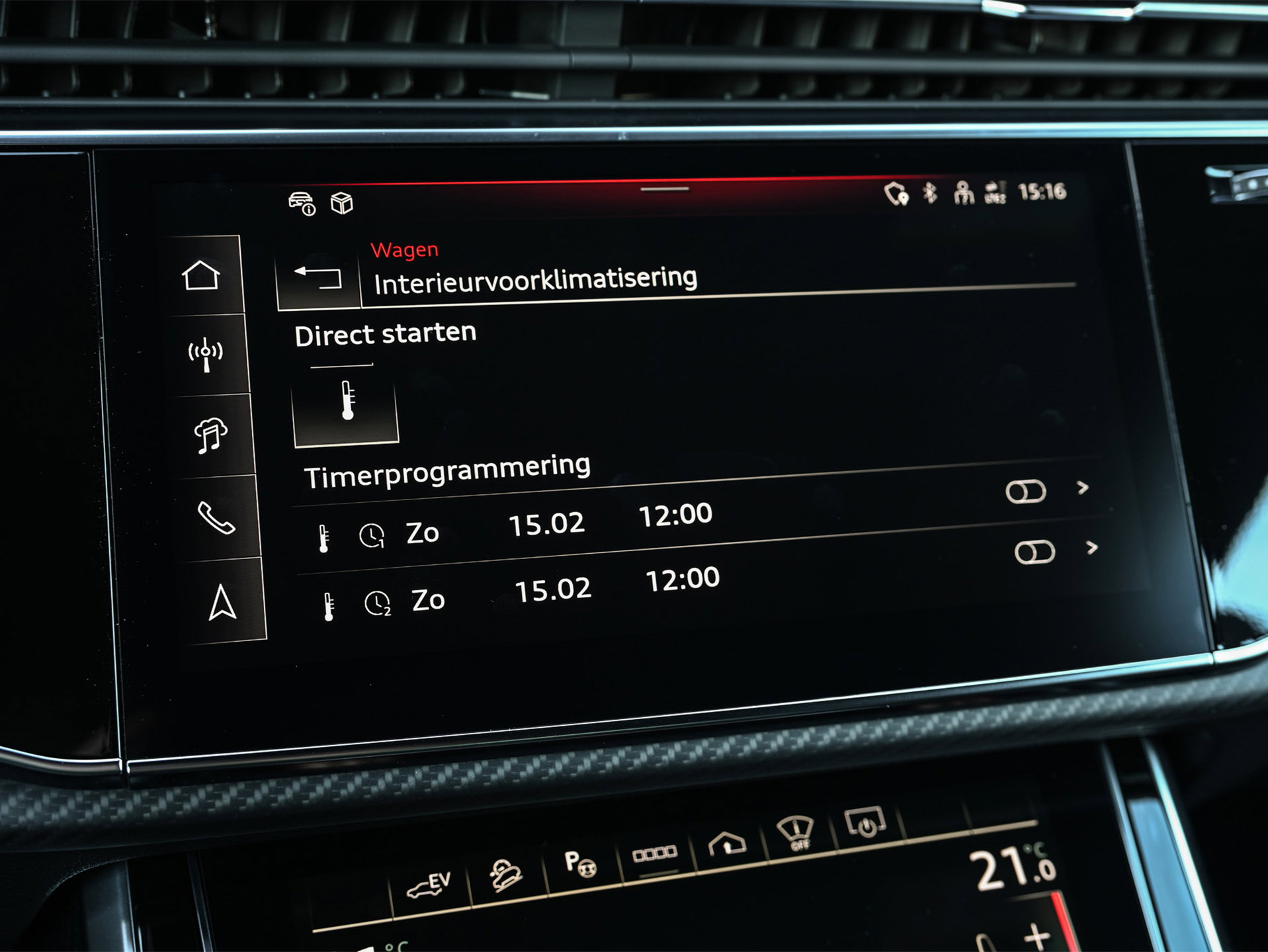Open the Audi connect shield icon

tap(895, 193)
